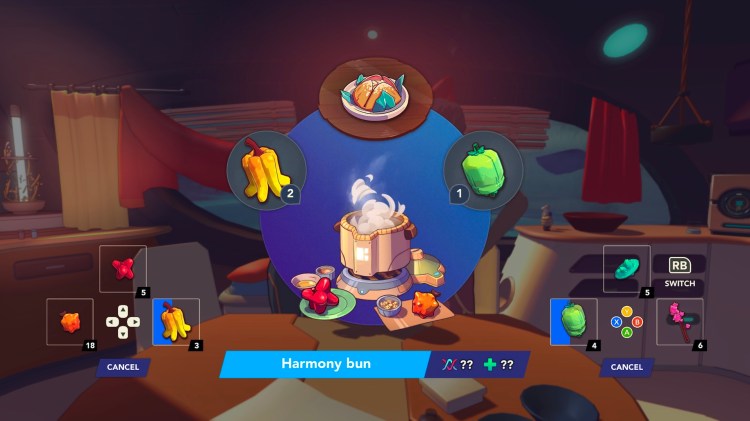Image resolution: width=750 pixels, height=421 pixels.
Task: Choose the orange spiky ingredient with 18
Action: pos(70,322)
